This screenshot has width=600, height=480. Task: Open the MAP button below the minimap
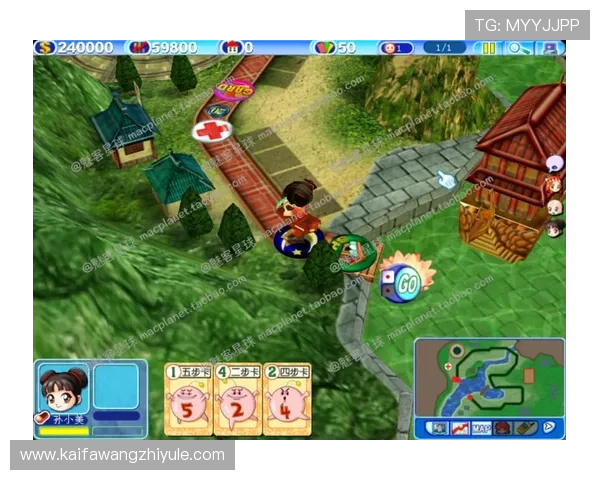pos(481,428)
